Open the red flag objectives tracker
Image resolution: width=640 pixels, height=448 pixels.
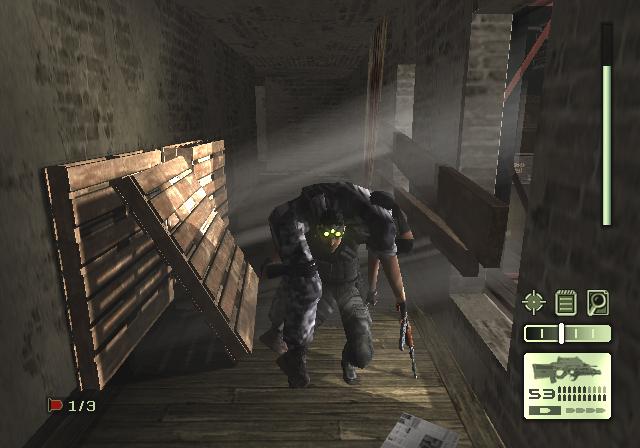(x=71, y=405)
